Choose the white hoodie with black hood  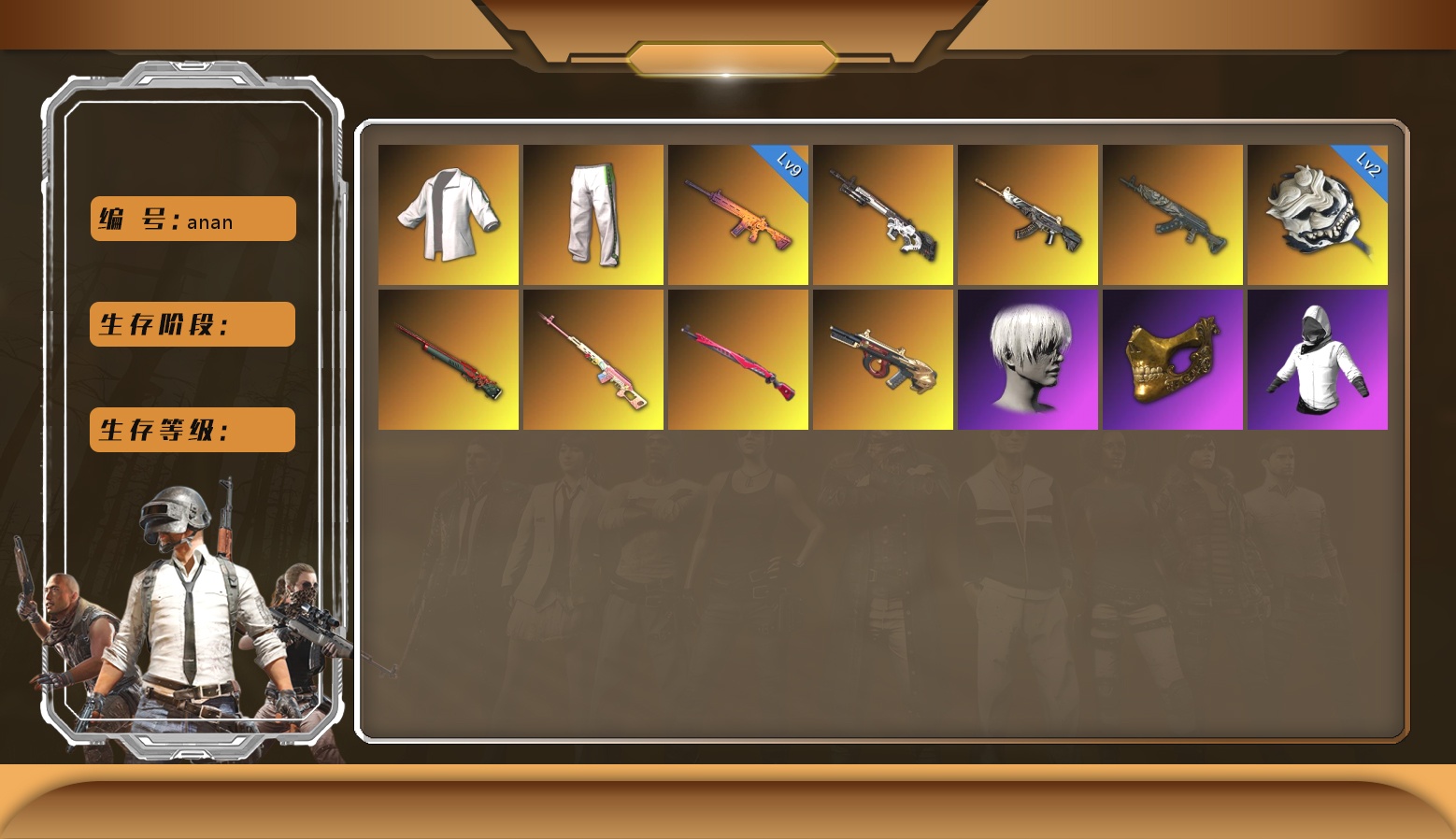[1318, 360]
